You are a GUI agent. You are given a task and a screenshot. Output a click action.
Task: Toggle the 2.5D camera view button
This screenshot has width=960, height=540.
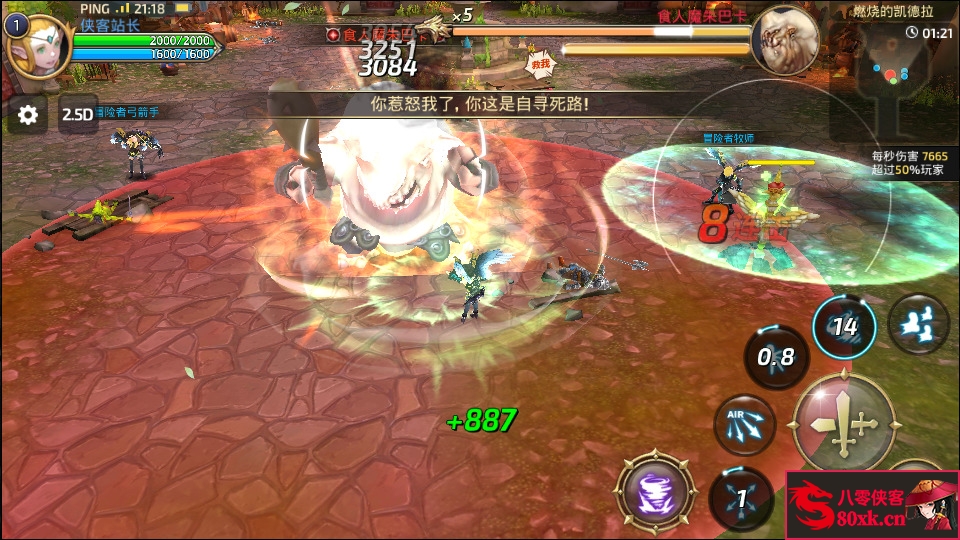click(x=77, y=115)
